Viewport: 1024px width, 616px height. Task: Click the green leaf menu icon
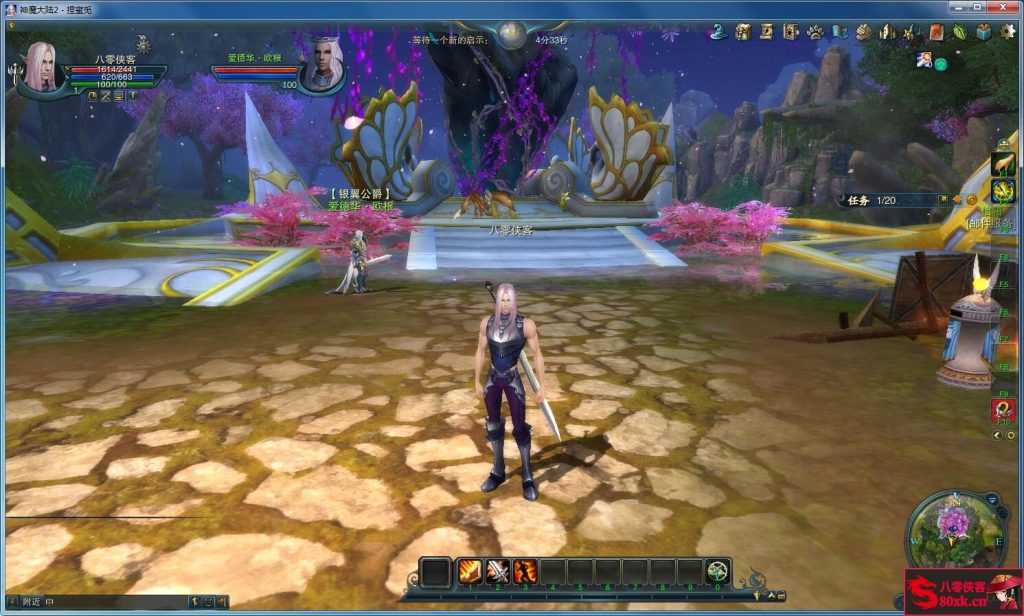(960, 32)
